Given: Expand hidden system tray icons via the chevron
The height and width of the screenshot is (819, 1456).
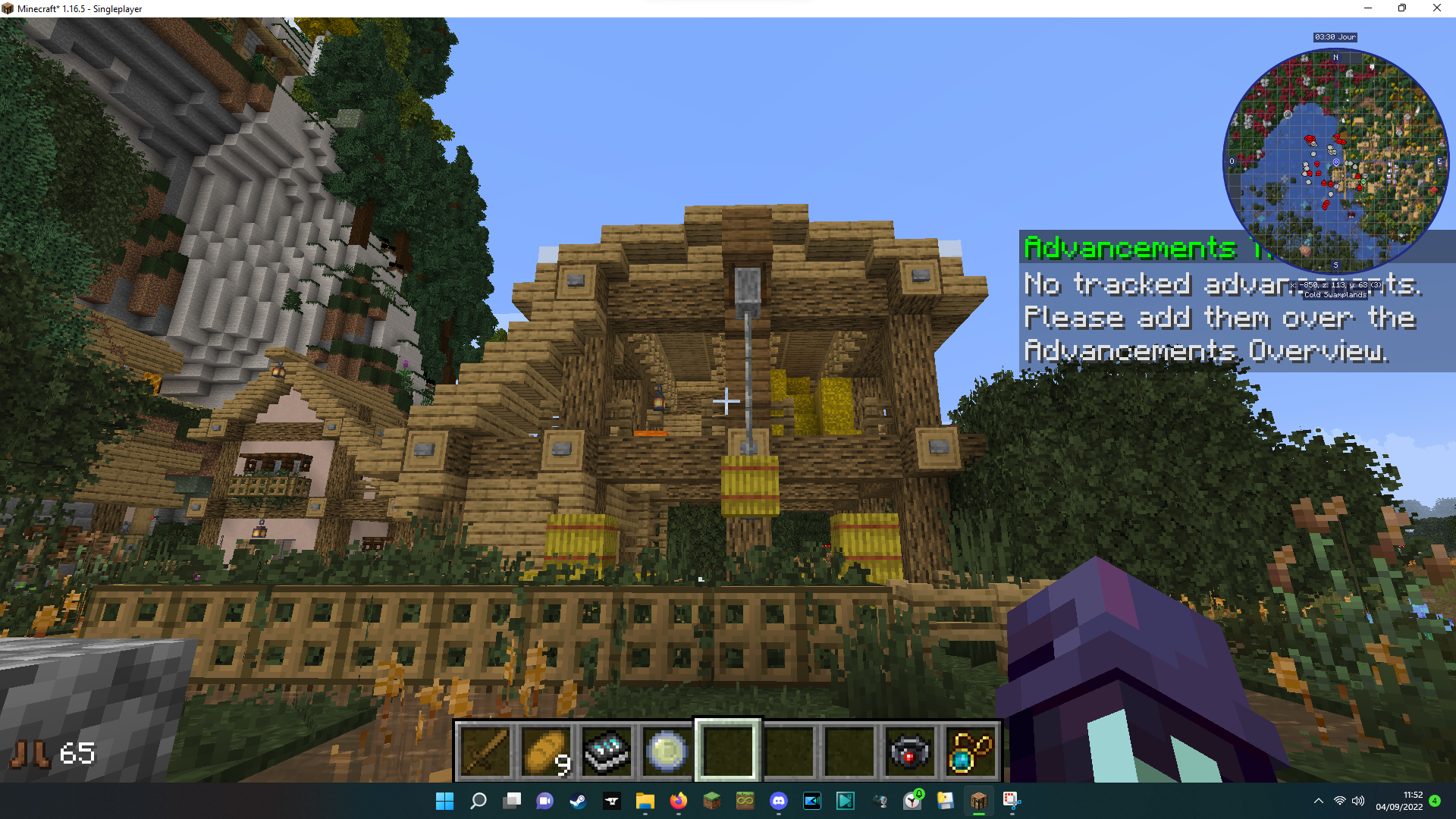Looking at the screenshot, I should point(1318,801).
